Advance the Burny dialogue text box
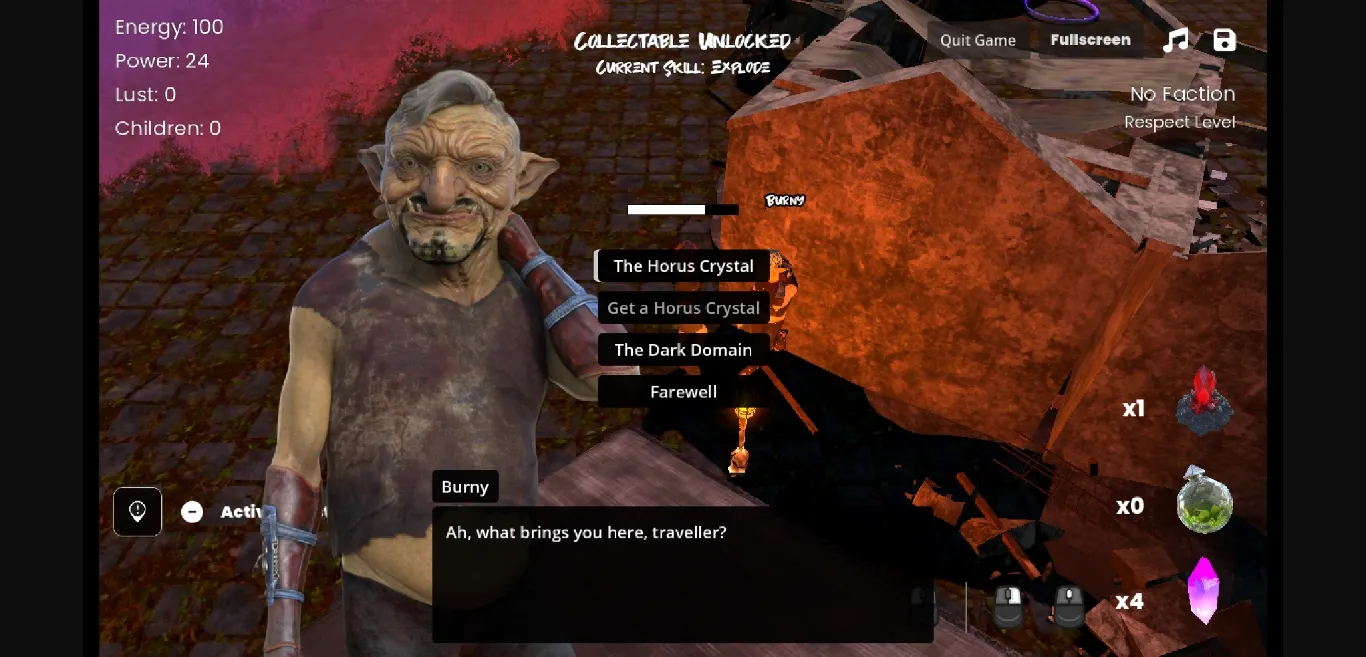This screenshot has height=657, width=1366. (682, 574)
